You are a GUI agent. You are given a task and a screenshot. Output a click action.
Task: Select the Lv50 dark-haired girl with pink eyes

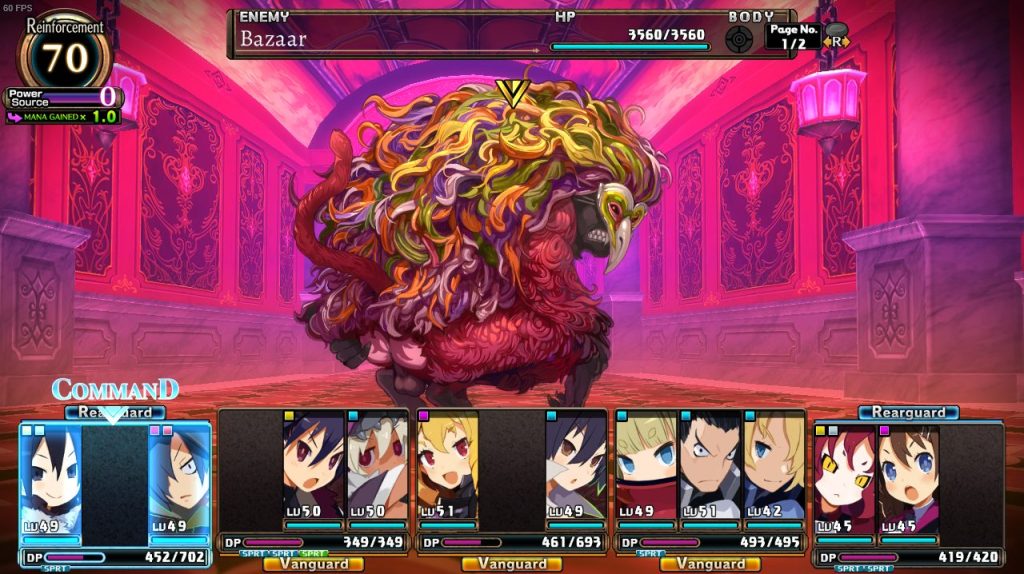314,467
